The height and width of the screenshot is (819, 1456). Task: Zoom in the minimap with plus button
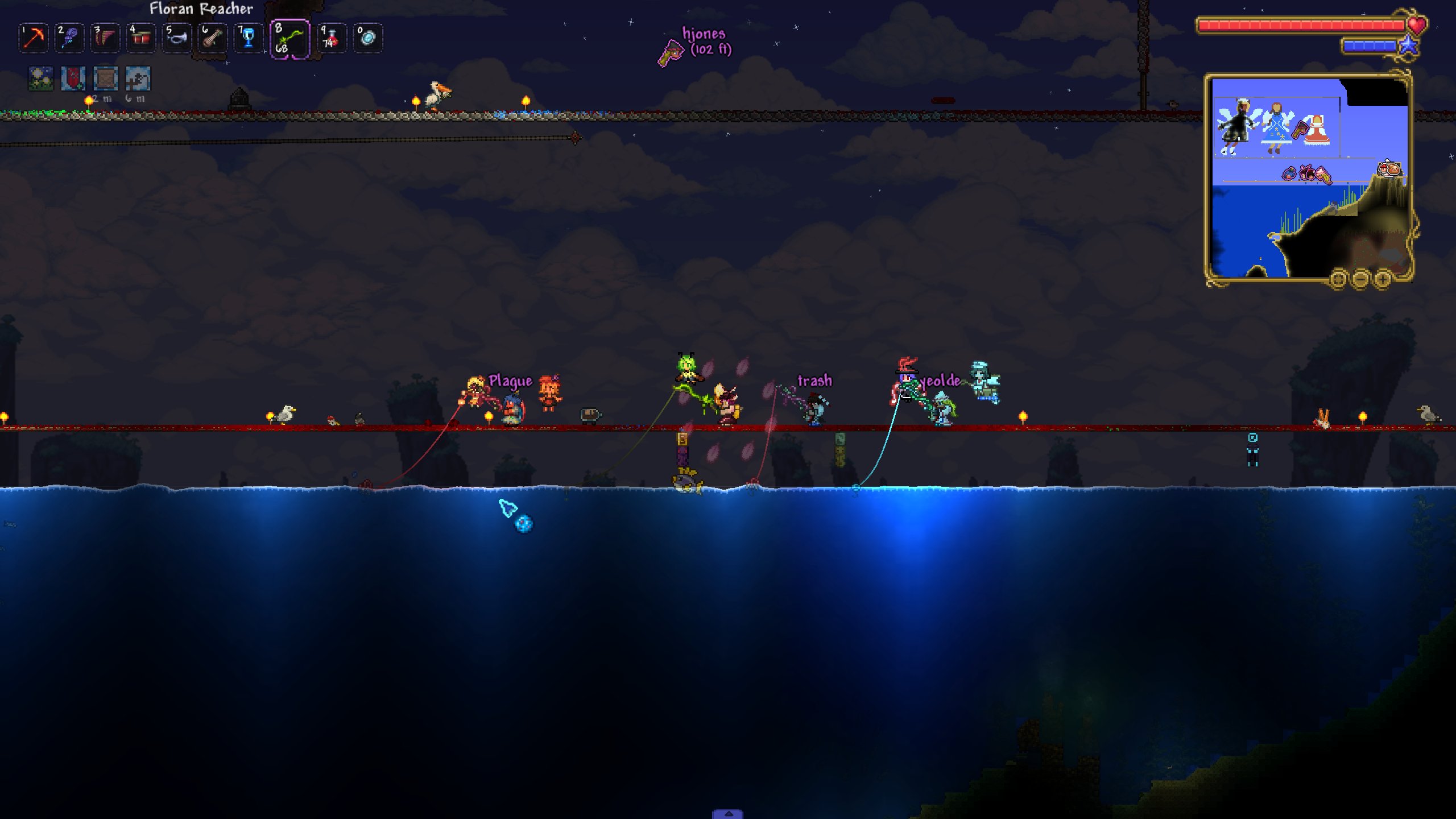tap(1382, 279)
